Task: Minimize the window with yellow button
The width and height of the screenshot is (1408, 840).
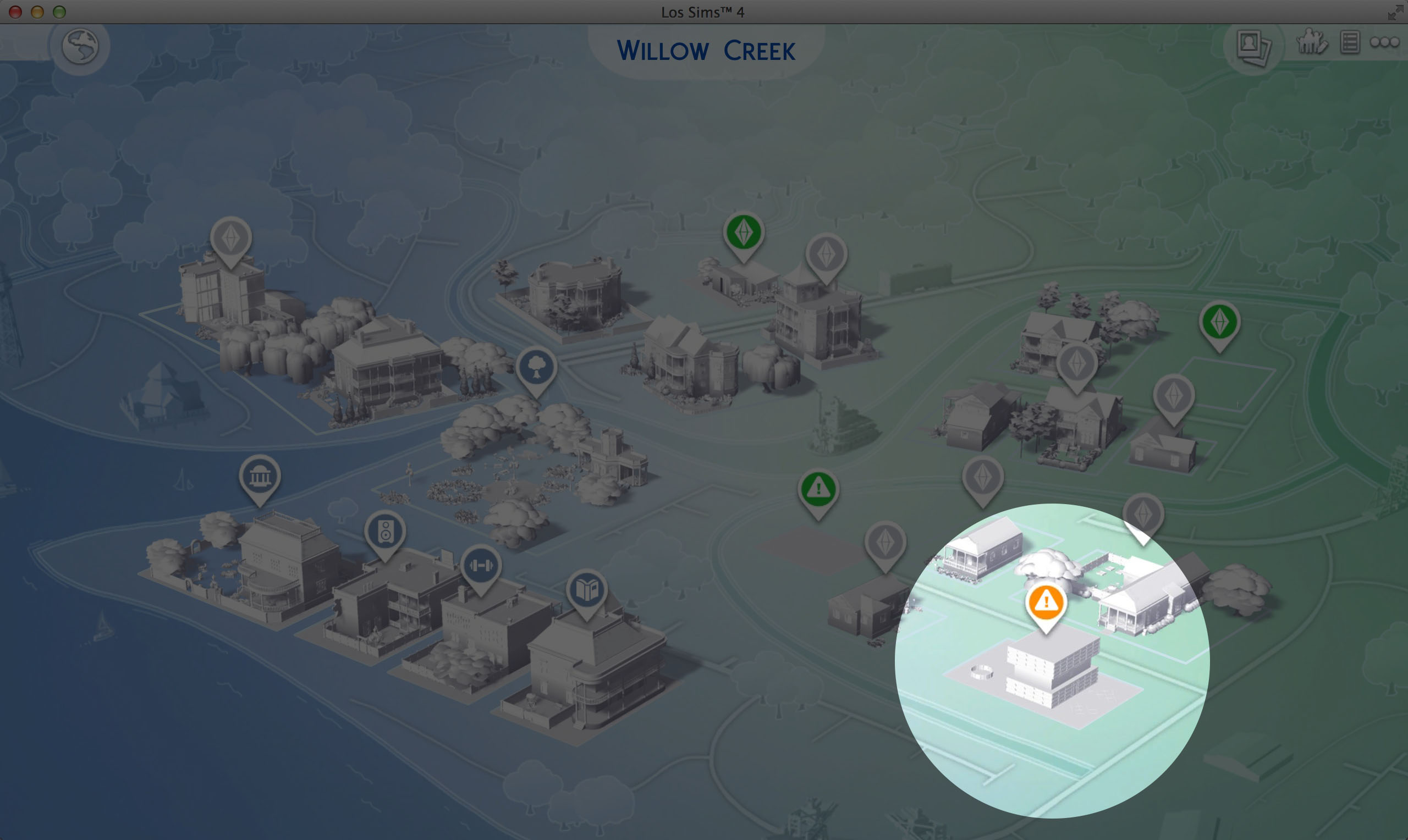Action: click(37, 12)
